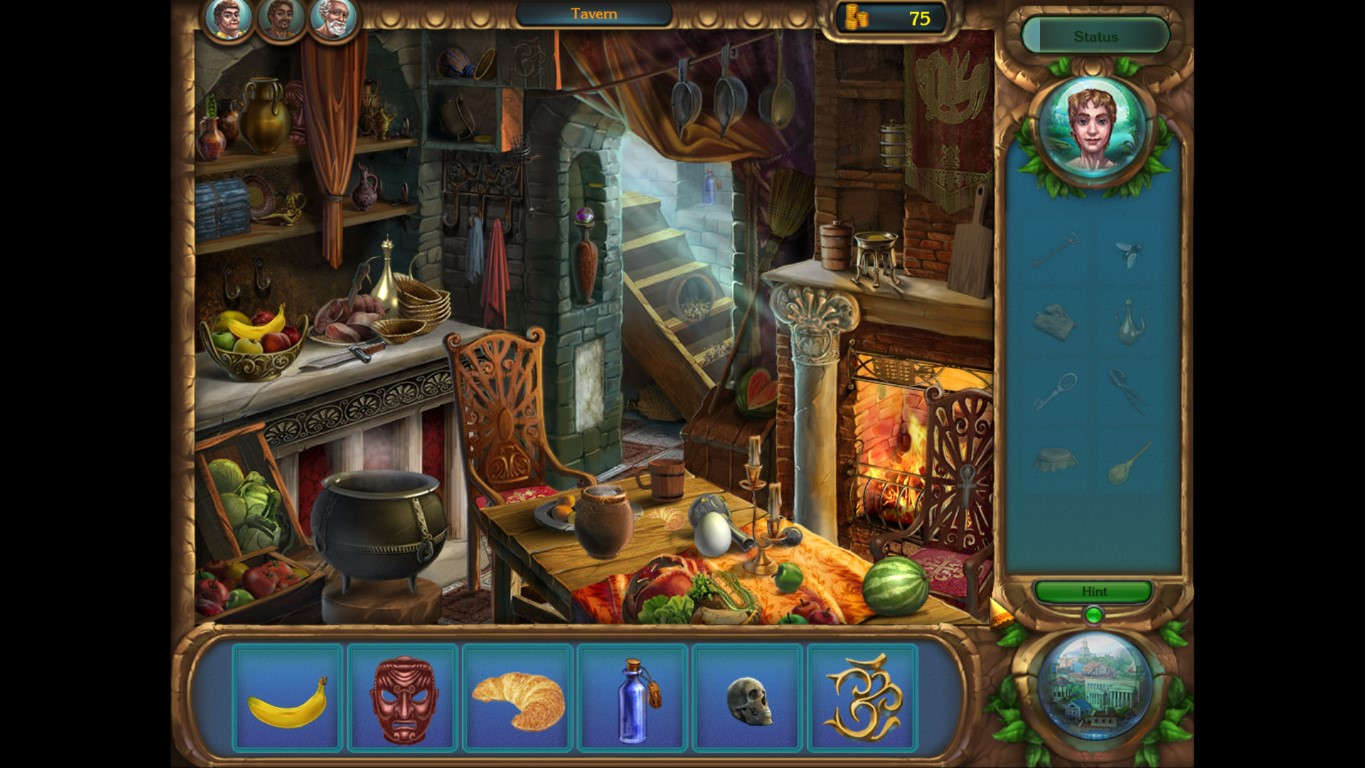The height and width of the screenshot is (768, 1365).
Task: Click the coin counter showing 75
Action: (888, 16)
